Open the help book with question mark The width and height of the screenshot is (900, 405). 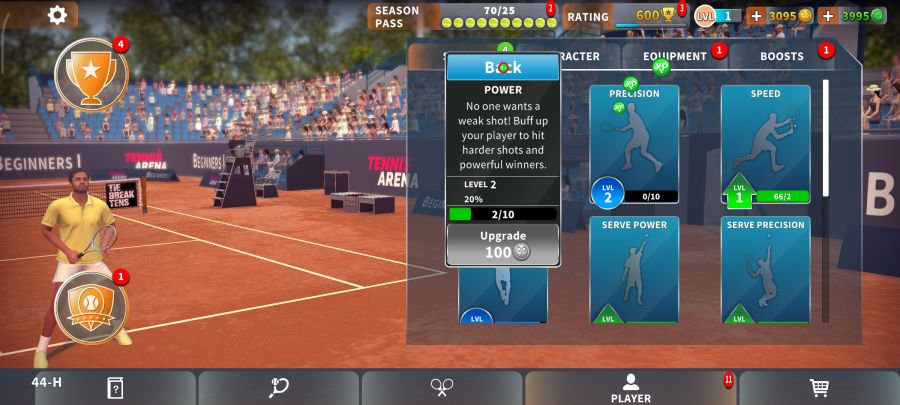click(x=115, y=388)
